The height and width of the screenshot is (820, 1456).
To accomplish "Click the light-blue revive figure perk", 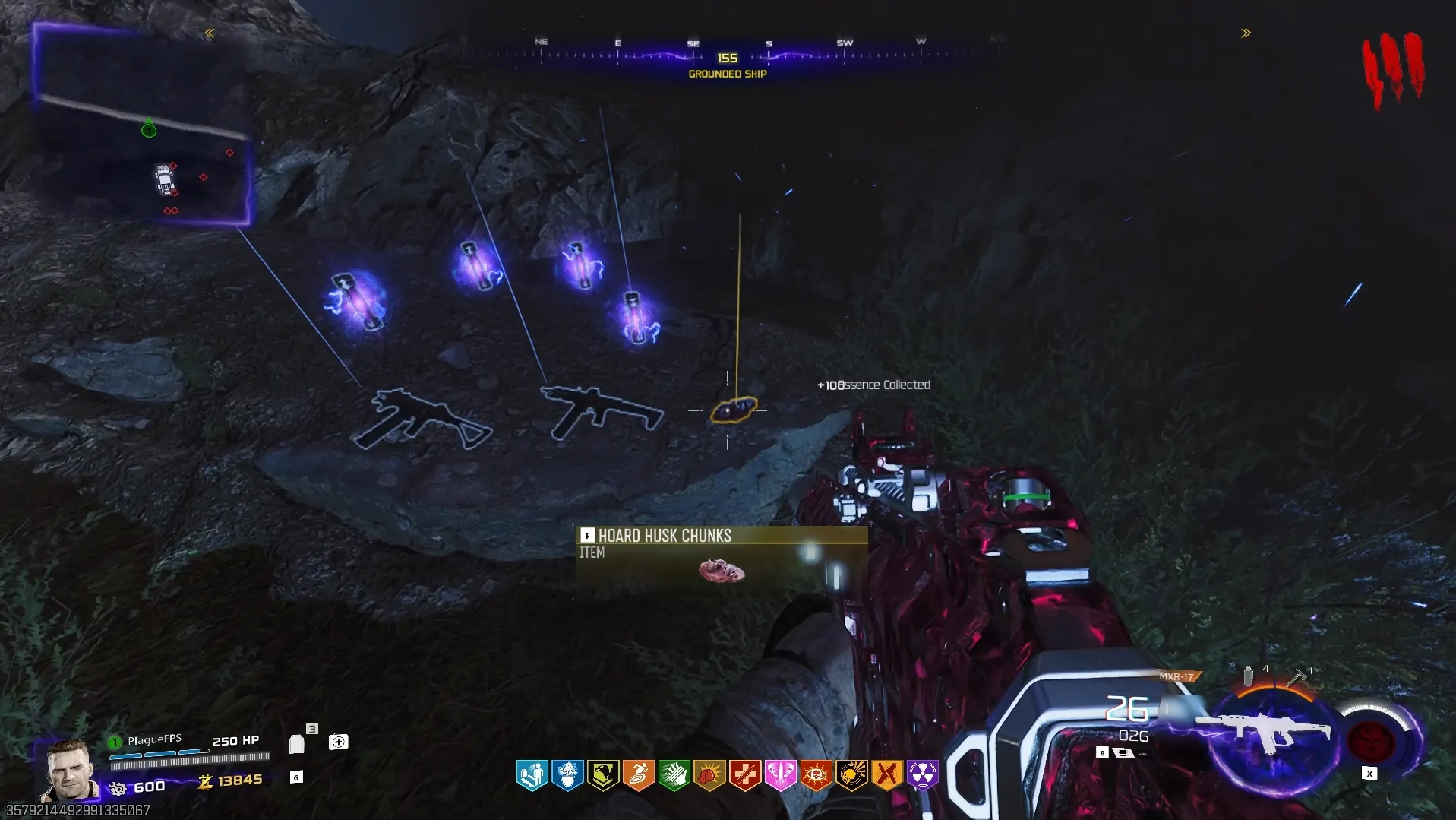I will pos(532,775).
